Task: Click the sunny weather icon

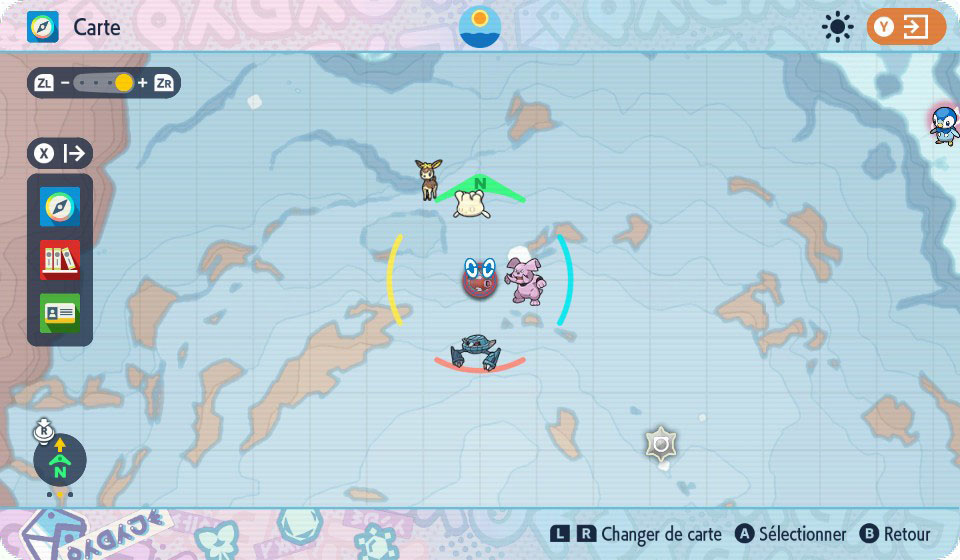Action: coord(838,27)
